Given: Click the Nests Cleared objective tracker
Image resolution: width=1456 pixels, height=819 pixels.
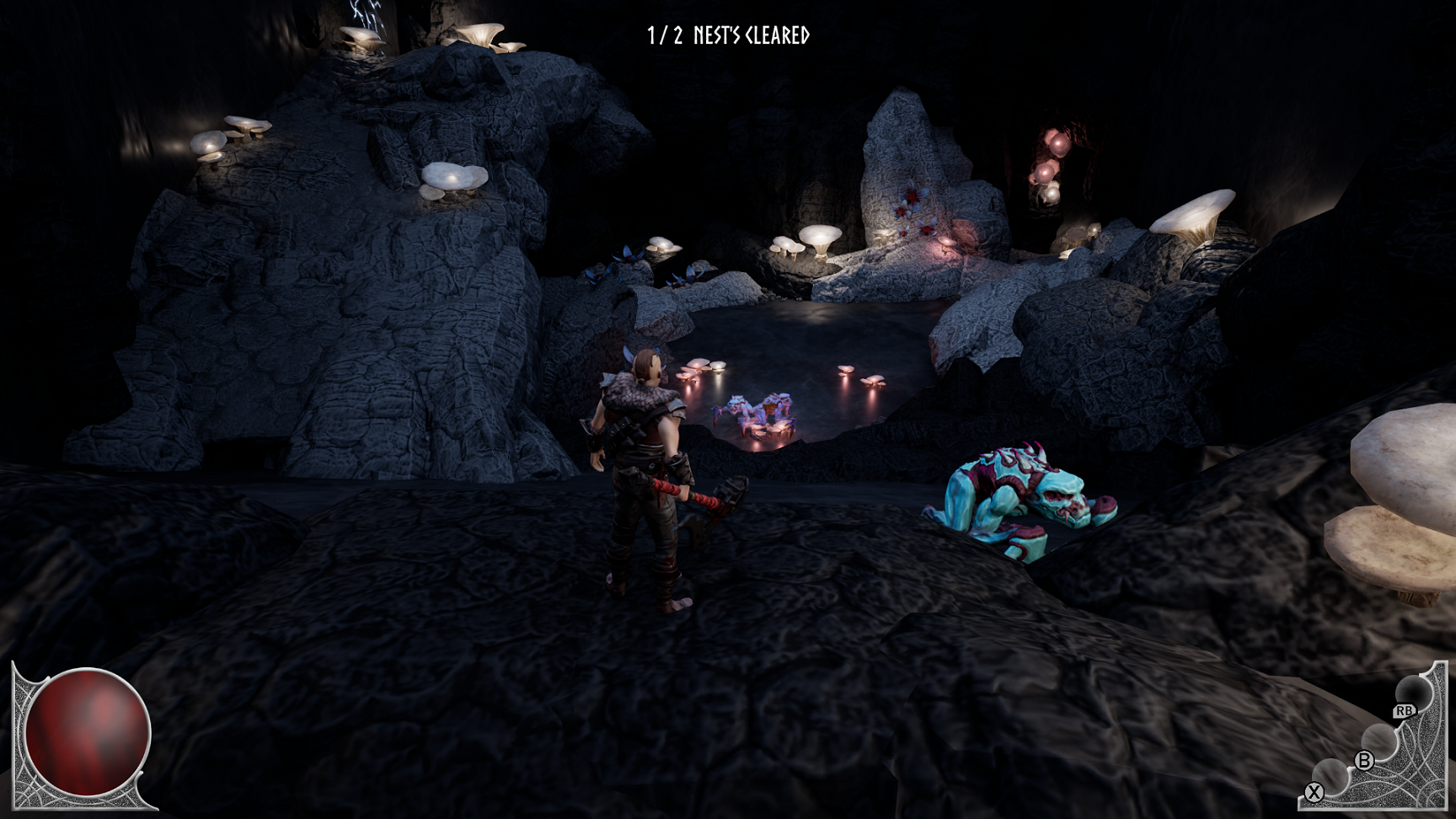Looking at the screenshot, I should click(728, 35).
